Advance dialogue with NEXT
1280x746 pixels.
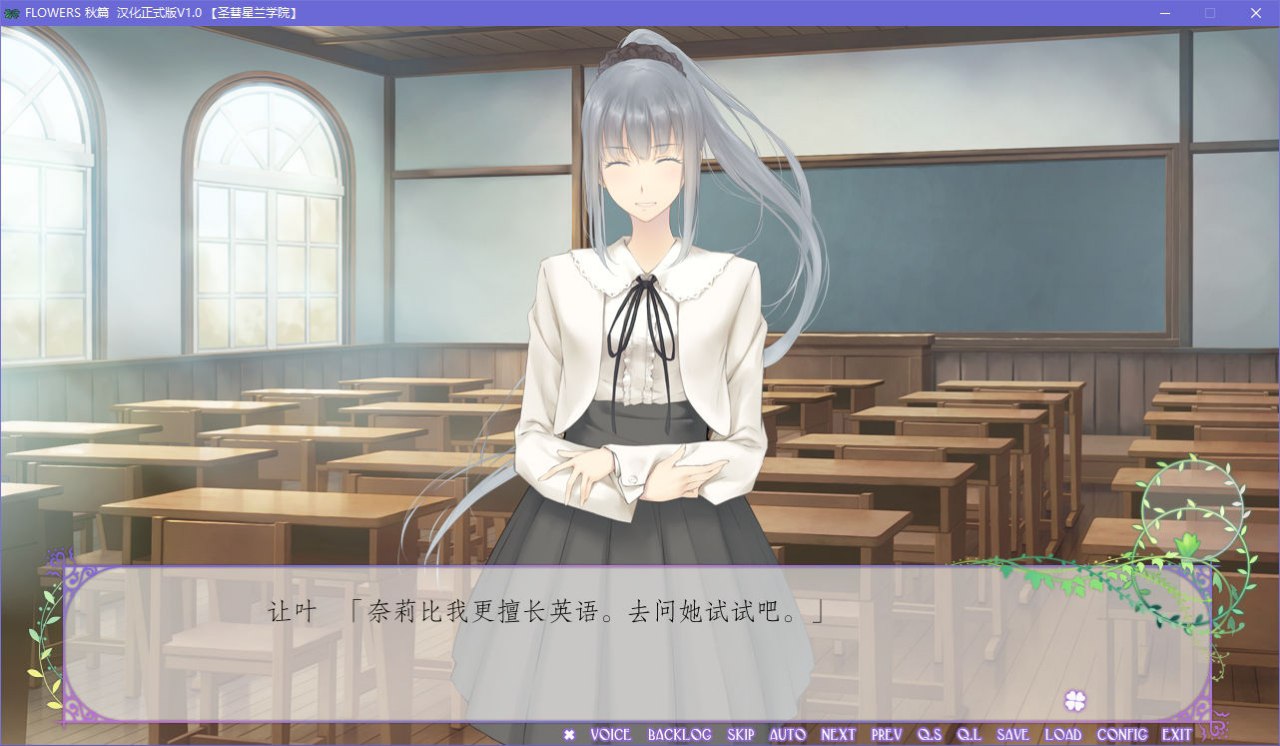pyautogui.click(x=837, y=734)
